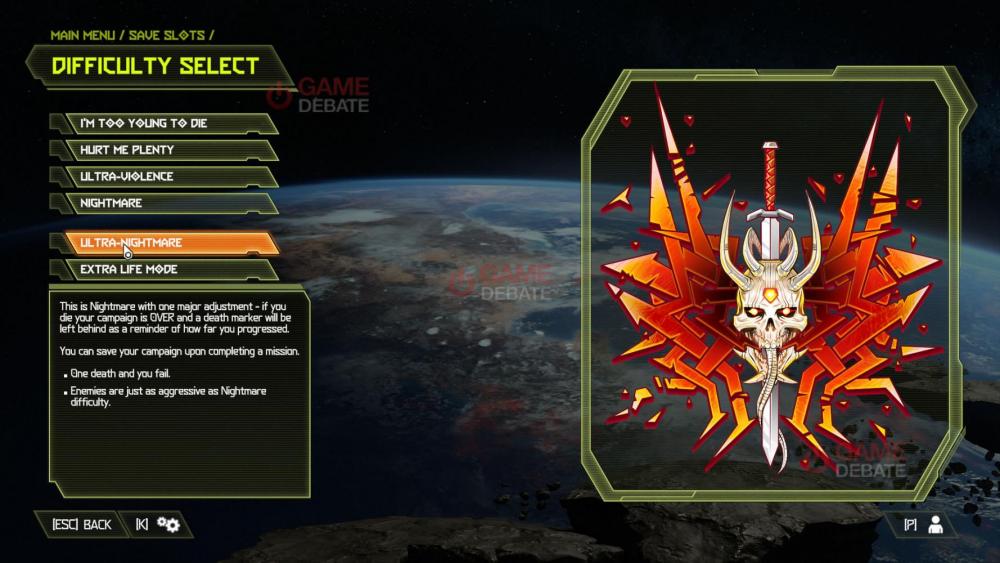Pick the Ultra-Violence difficulty
Image resolution: width=1000 pixels, height=563 pixels.
click(163, 177)
